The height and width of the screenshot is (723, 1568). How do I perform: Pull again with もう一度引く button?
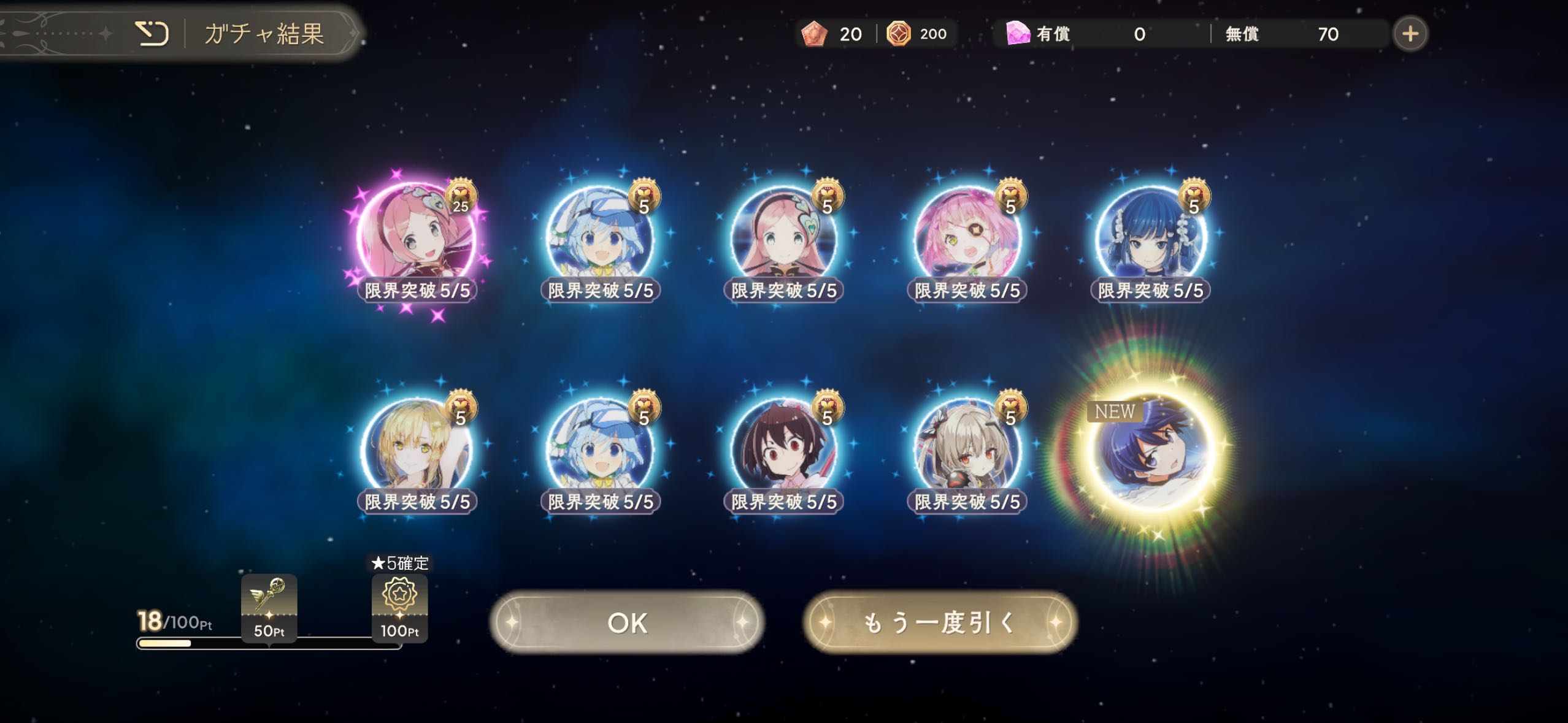[939, 622]
